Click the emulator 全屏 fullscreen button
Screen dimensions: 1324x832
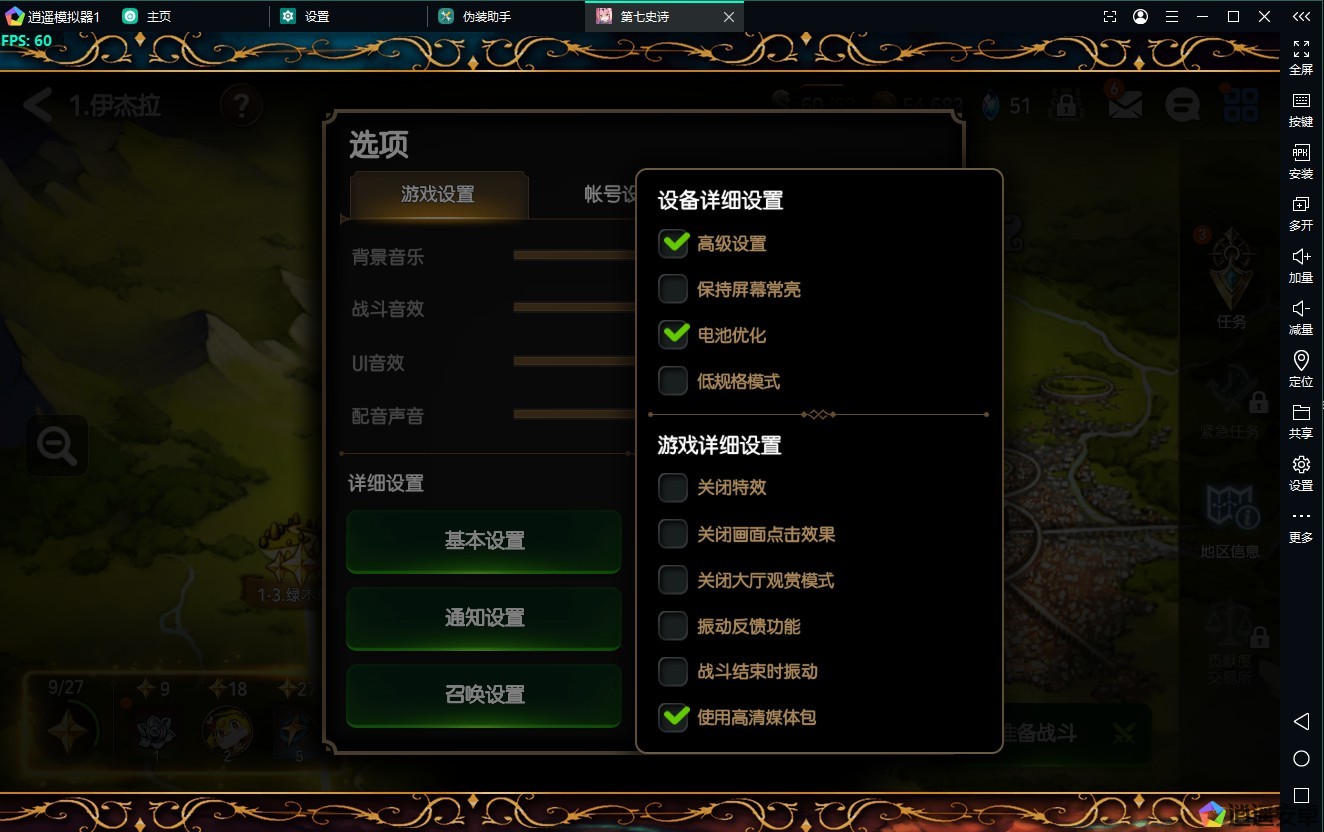[1301, 57]
